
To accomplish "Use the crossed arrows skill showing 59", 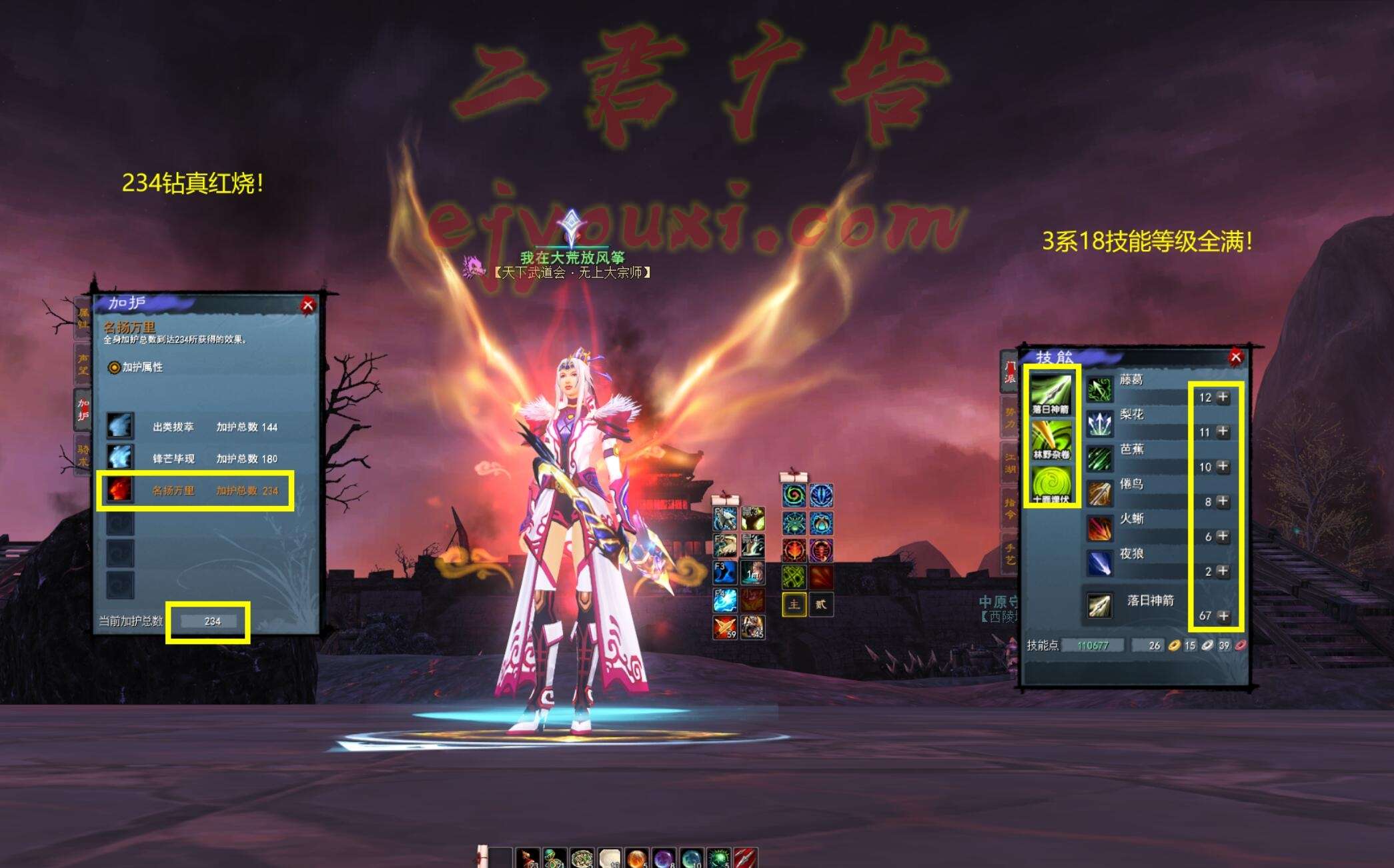I will click(725, 627).
